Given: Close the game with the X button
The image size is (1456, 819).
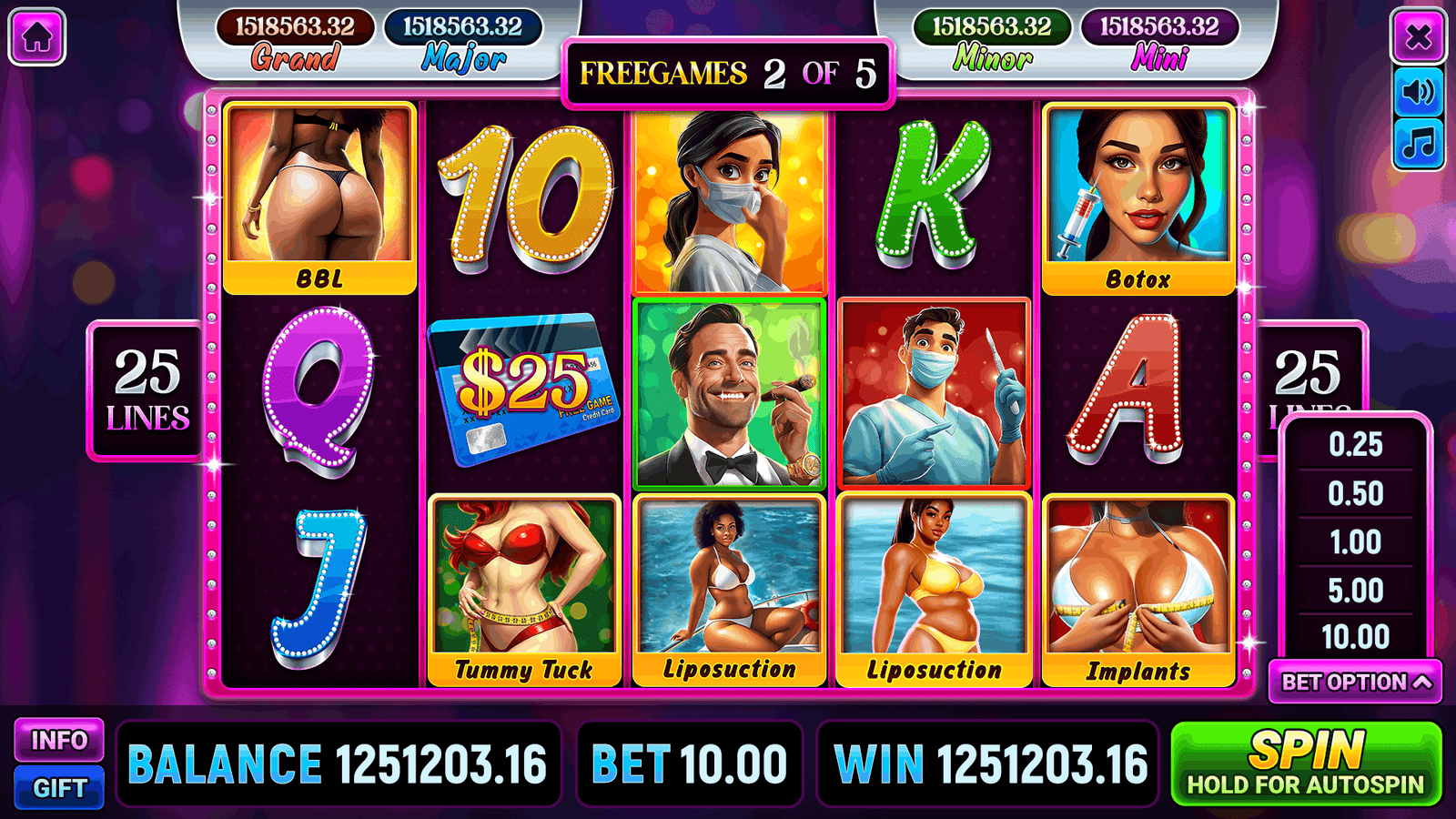Looking at the screenshot, I should tap(1418, 37).
